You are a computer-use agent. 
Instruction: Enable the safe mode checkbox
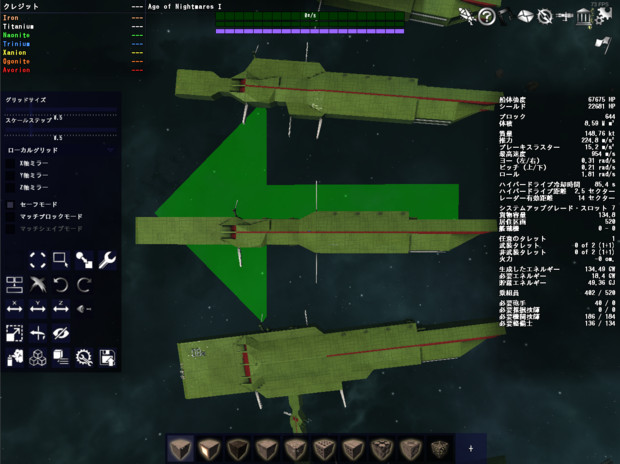pos(11,204)
